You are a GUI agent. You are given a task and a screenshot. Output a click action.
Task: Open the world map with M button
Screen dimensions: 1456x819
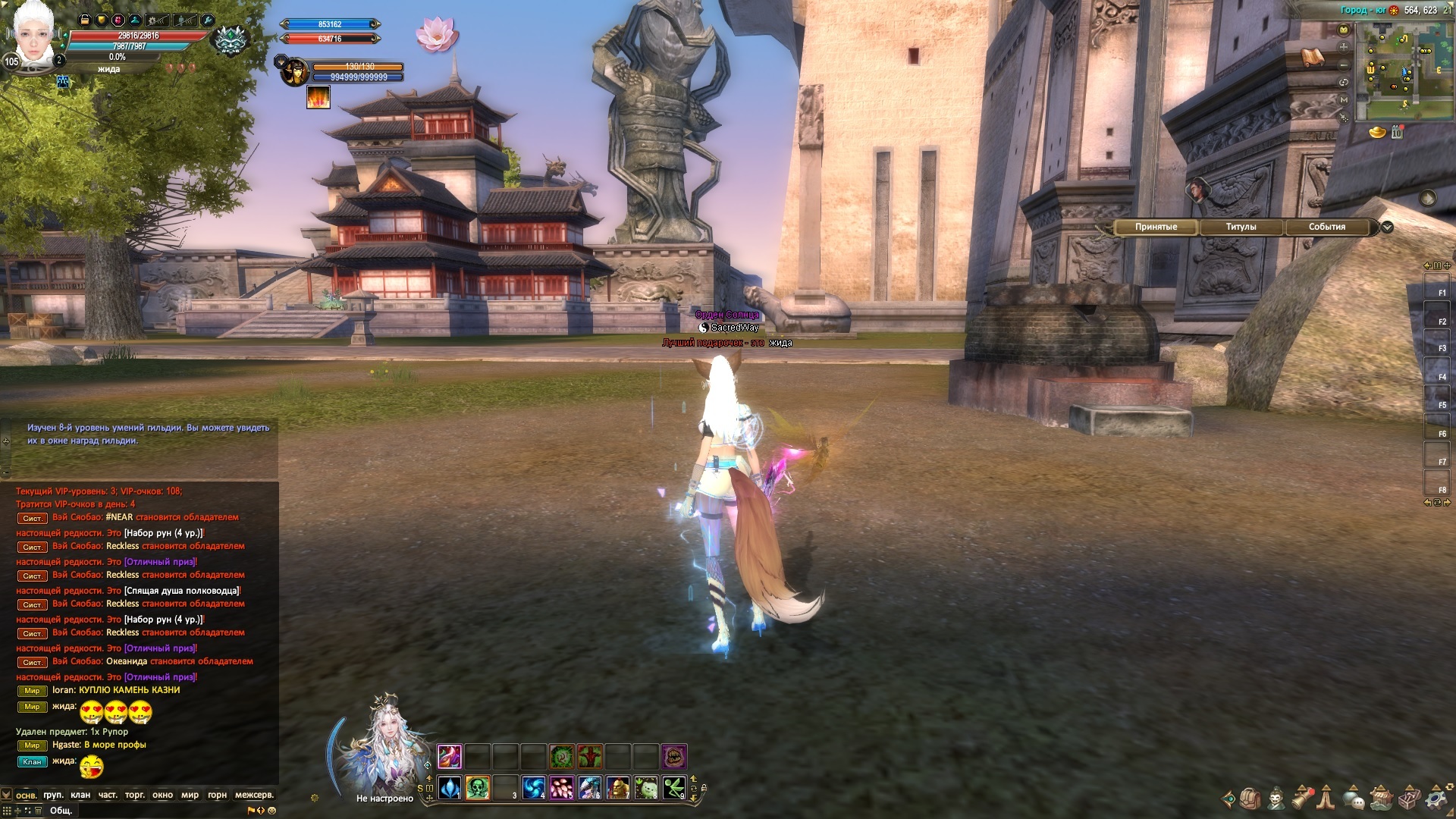click(1344, 99)
